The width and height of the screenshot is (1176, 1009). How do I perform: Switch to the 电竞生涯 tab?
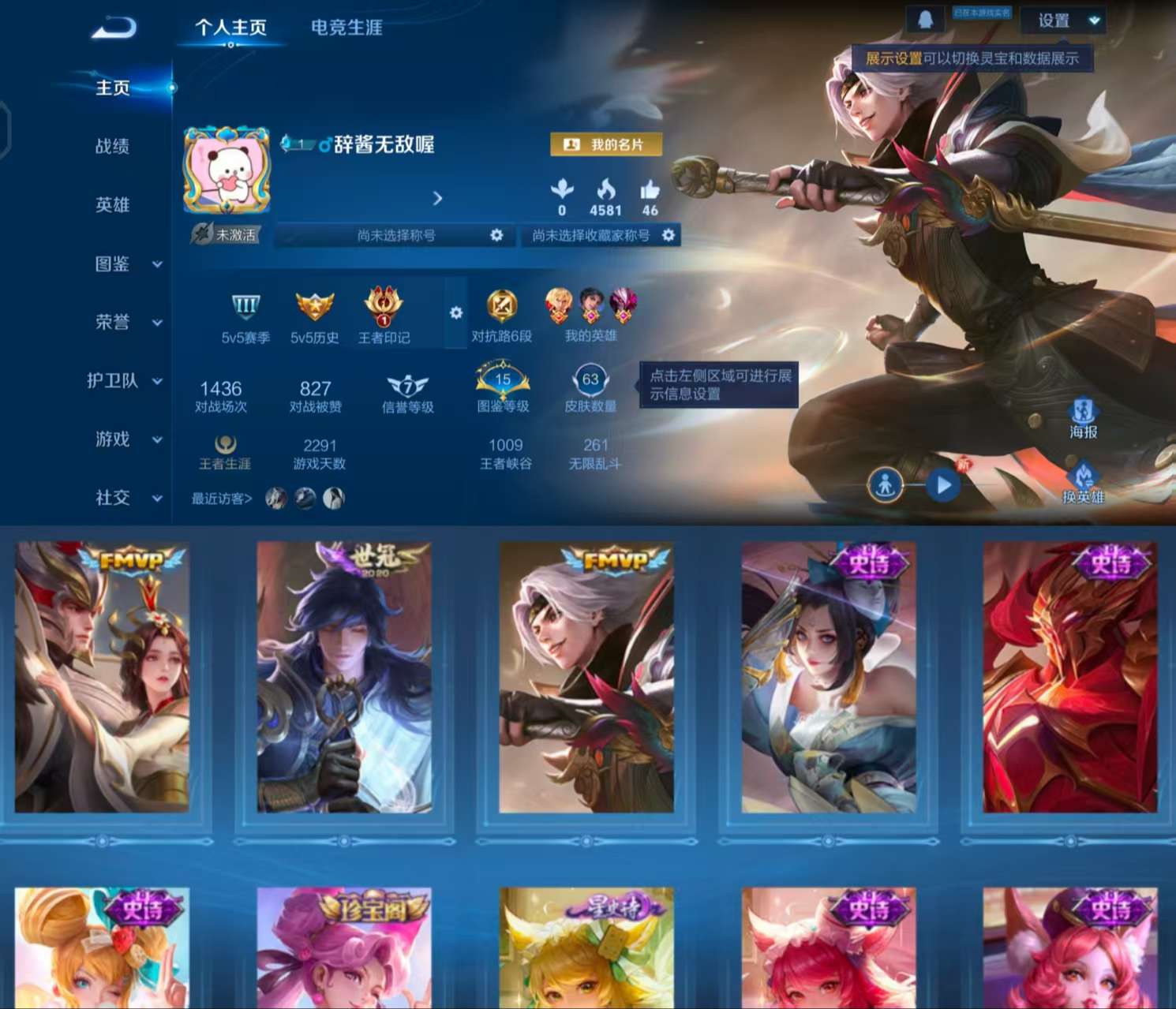click(x=345, y=27)
